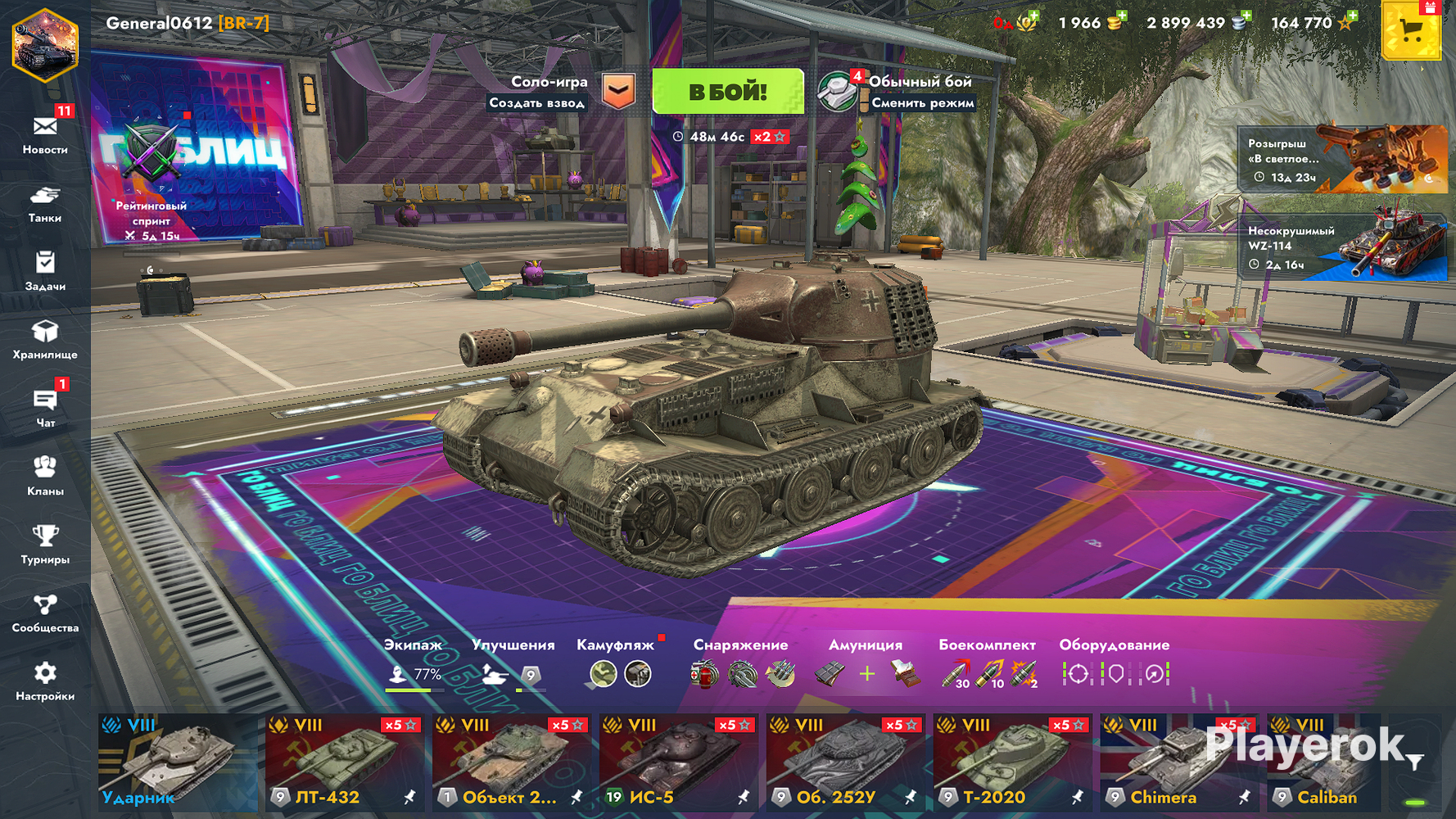Open Новости from the sidebar
Image resolution: width=1456 pixels, height=819 pixels.
tap(45, 133)
